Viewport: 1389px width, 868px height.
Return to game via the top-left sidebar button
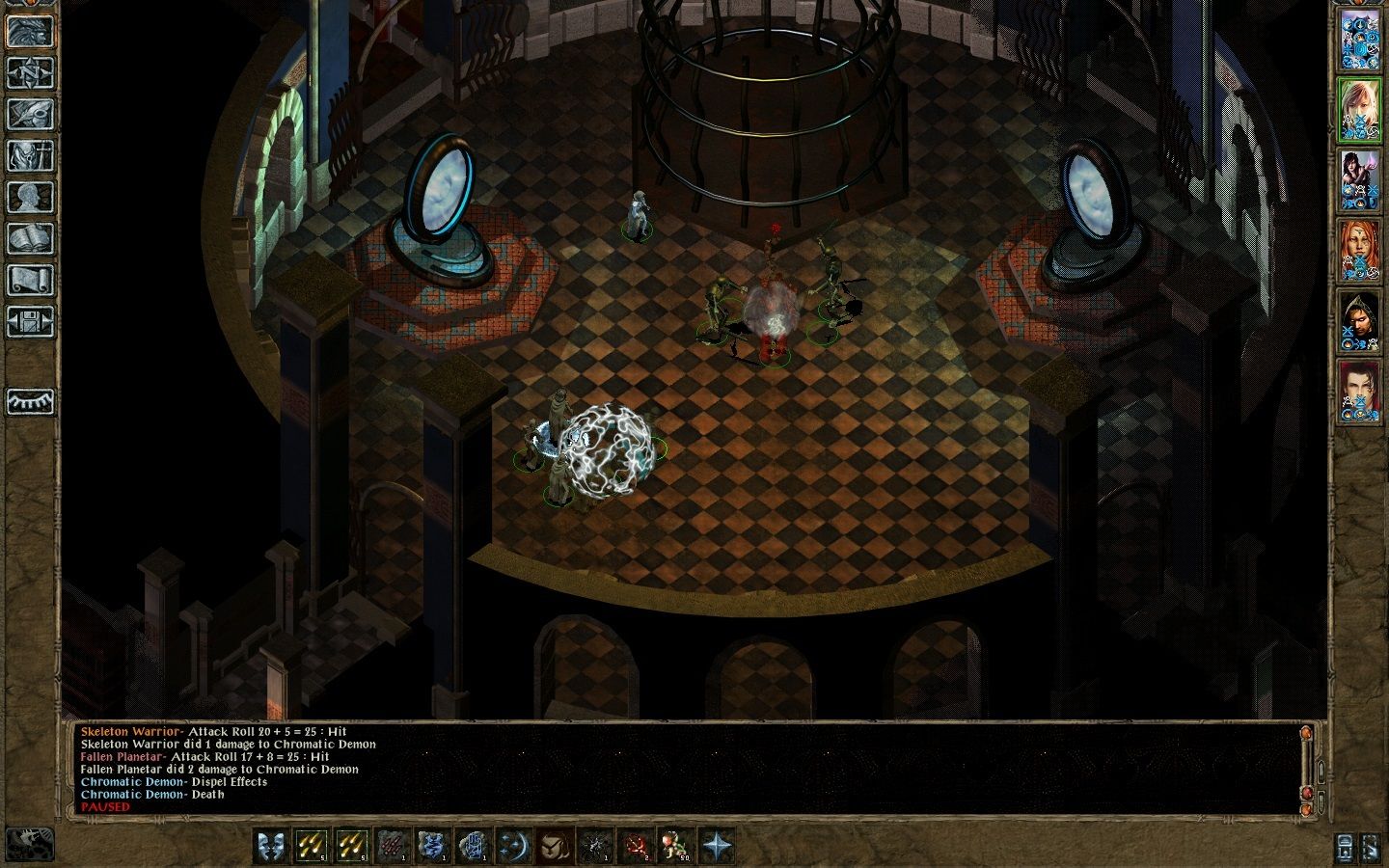(x=30, y=31)
